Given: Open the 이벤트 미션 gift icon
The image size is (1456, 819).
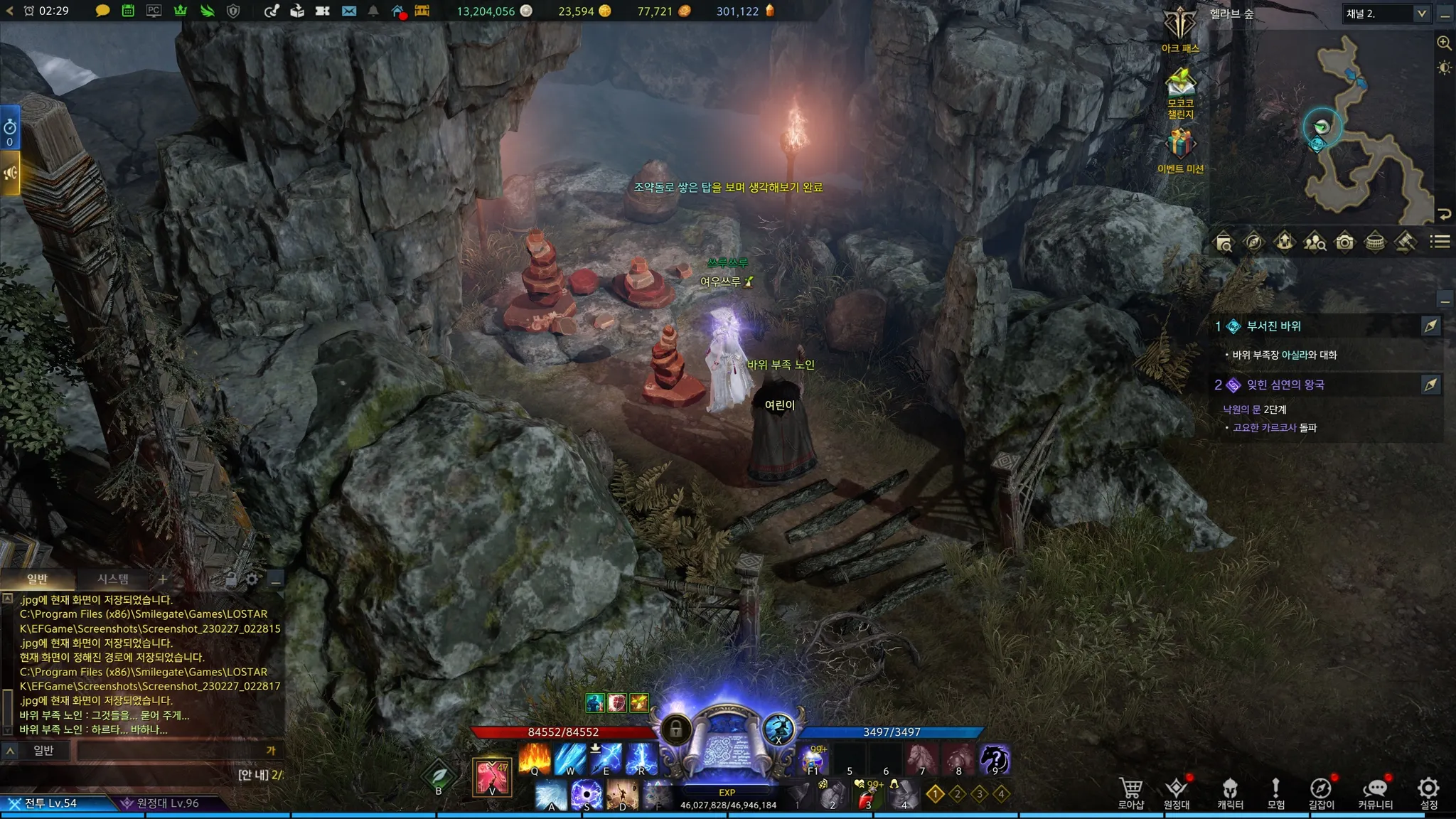Looking at the screenshot, I should tap(1180, 149).
